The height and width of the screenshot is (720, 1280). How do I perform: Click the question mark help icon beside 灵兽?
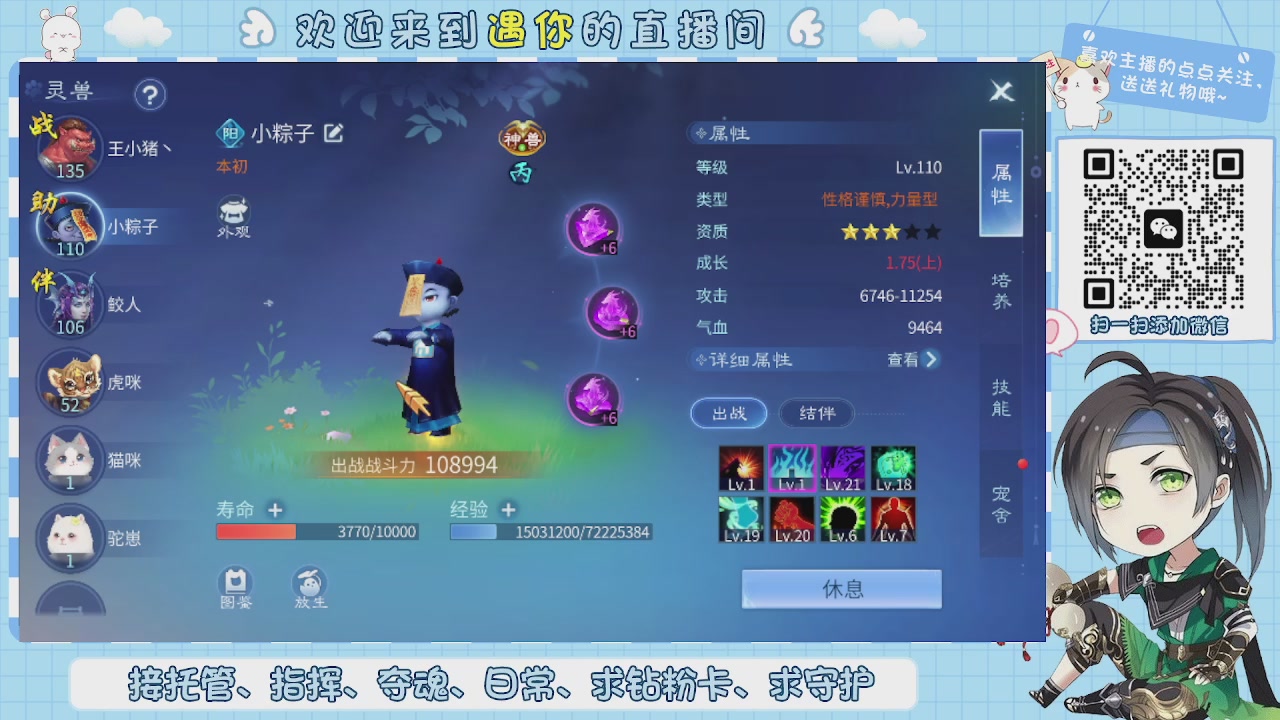[149, 95]
